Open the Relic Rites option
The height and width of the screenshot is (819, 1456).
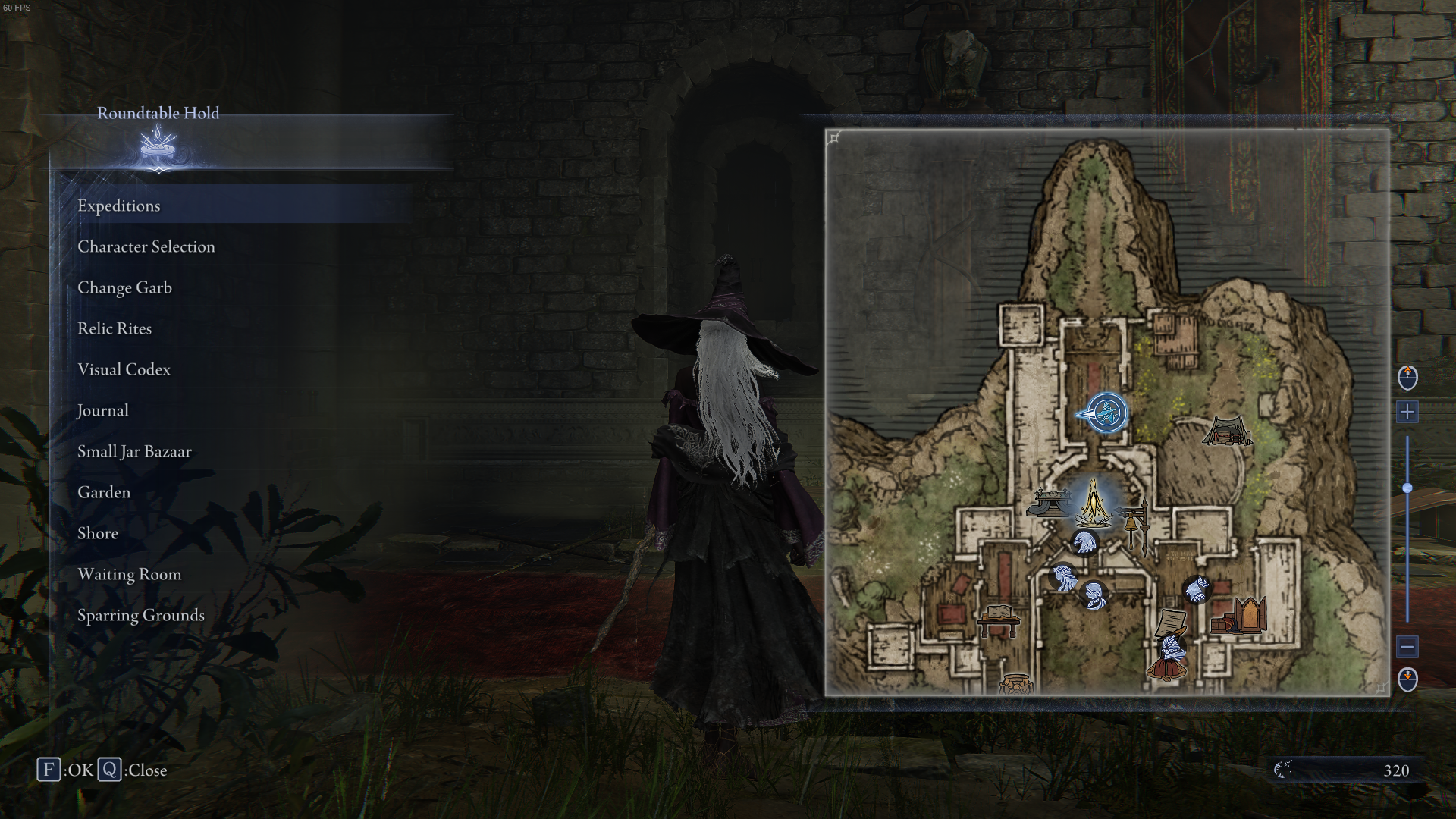coord(115,328)
